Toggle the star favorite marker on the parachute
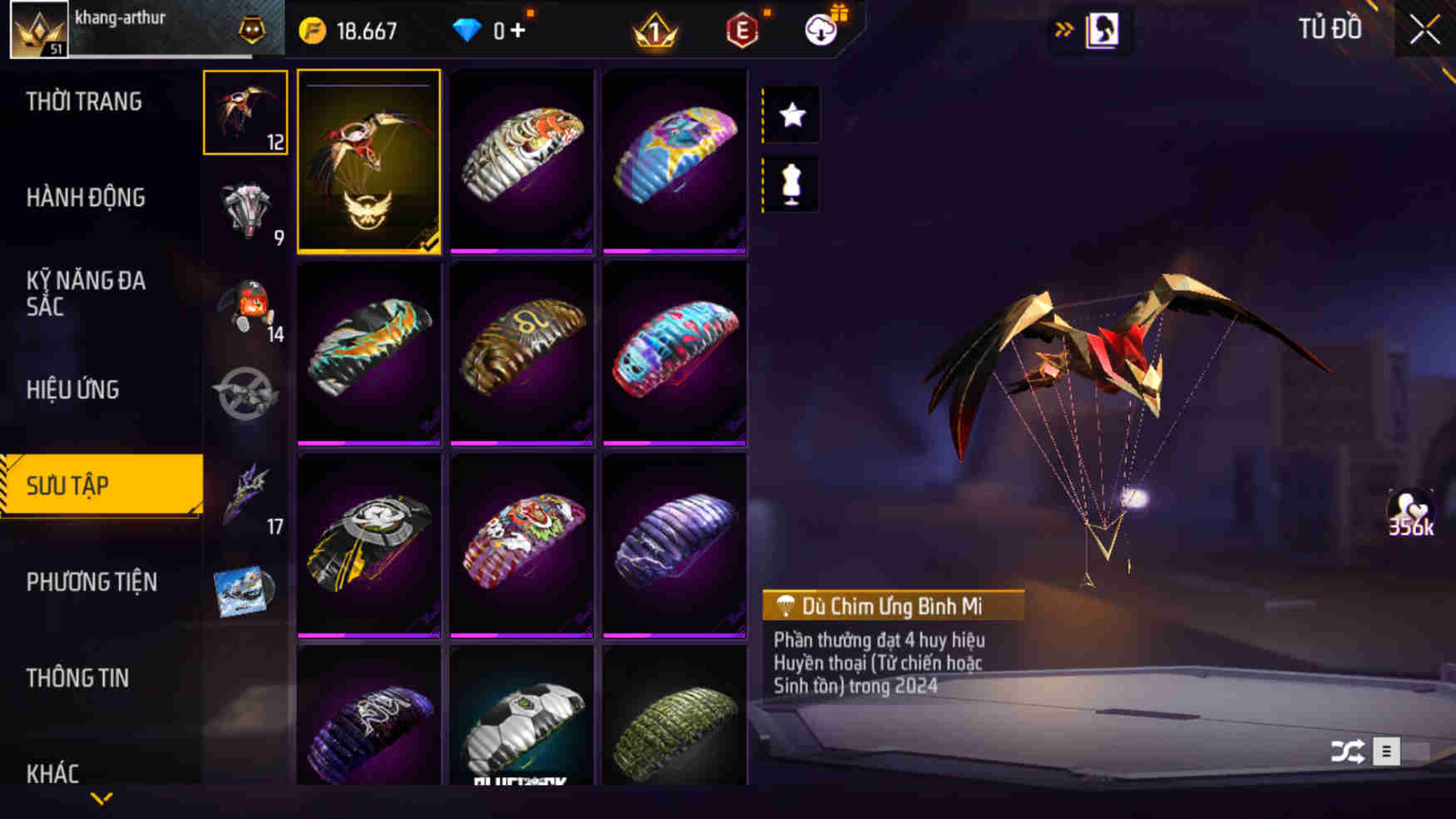This screenshot has width=1456, height=819. tap(790, 116)
